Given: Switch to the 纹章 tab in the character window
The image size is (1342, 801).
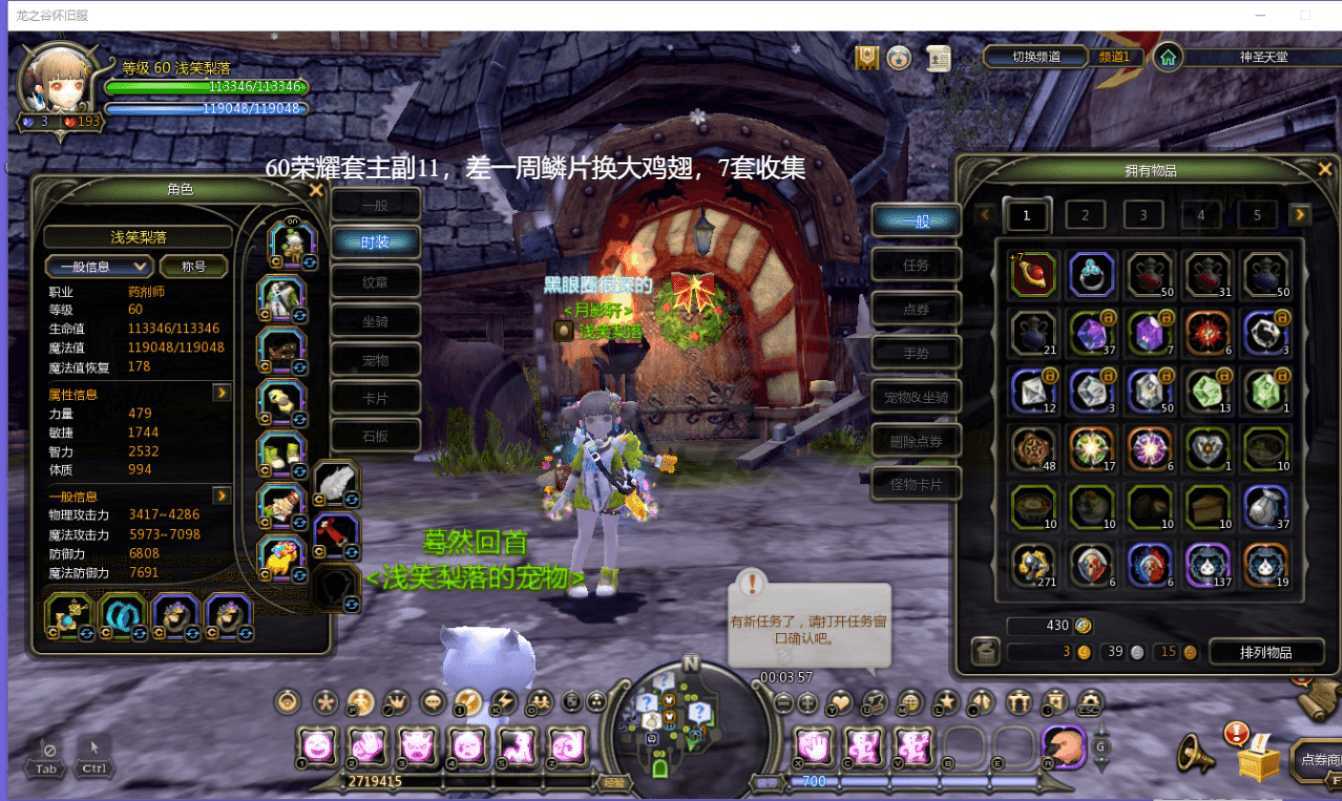Looking at the screenshot, I should pyautogui.click(x=377, y=281).
